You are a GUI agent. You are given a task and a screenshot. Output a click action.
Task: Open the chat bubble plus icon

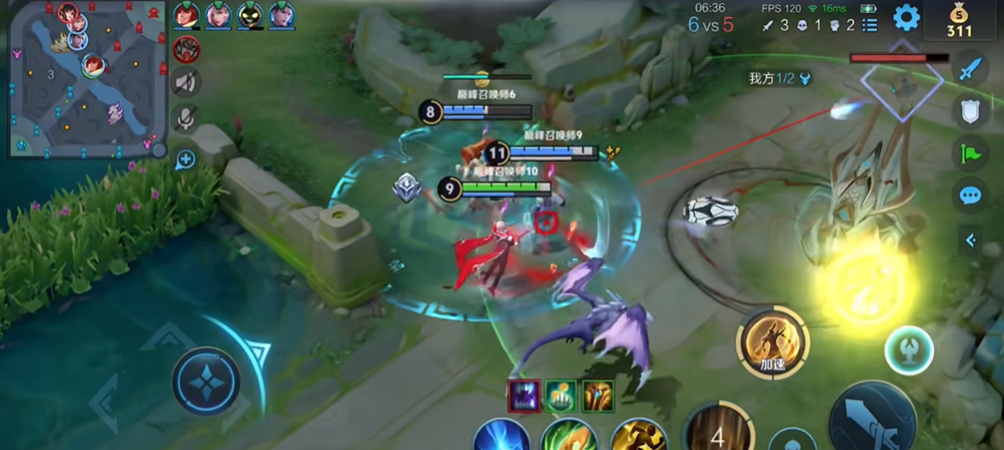point(186,158)
